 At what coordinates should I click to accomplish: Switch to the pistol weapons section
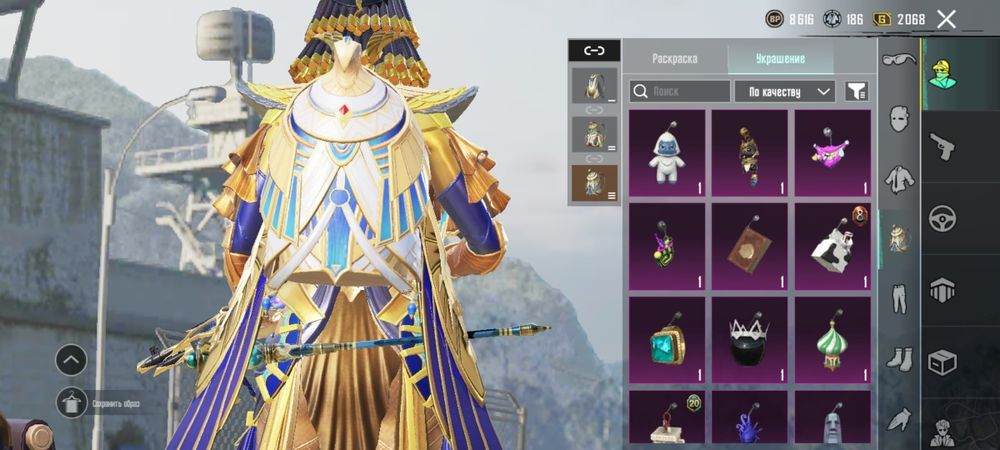tap(943, 145)
